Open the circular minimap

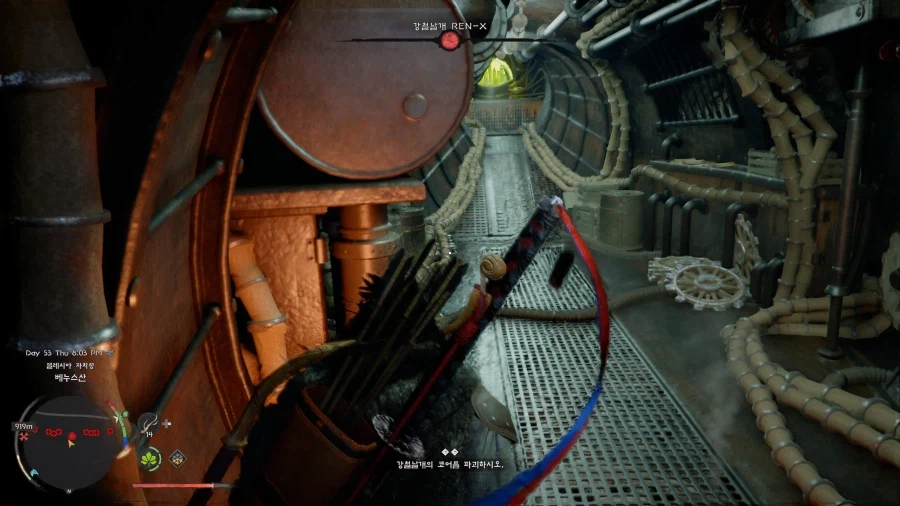coord(68,441)
